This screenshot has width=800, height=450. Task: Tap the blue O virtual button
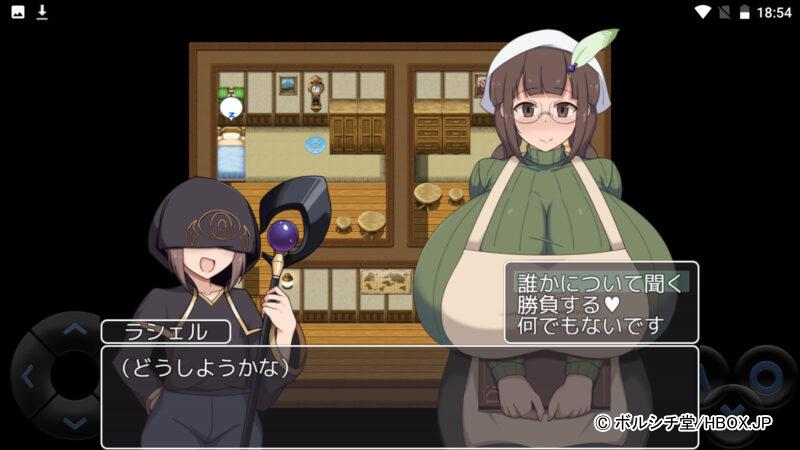(x=765, y=375)
